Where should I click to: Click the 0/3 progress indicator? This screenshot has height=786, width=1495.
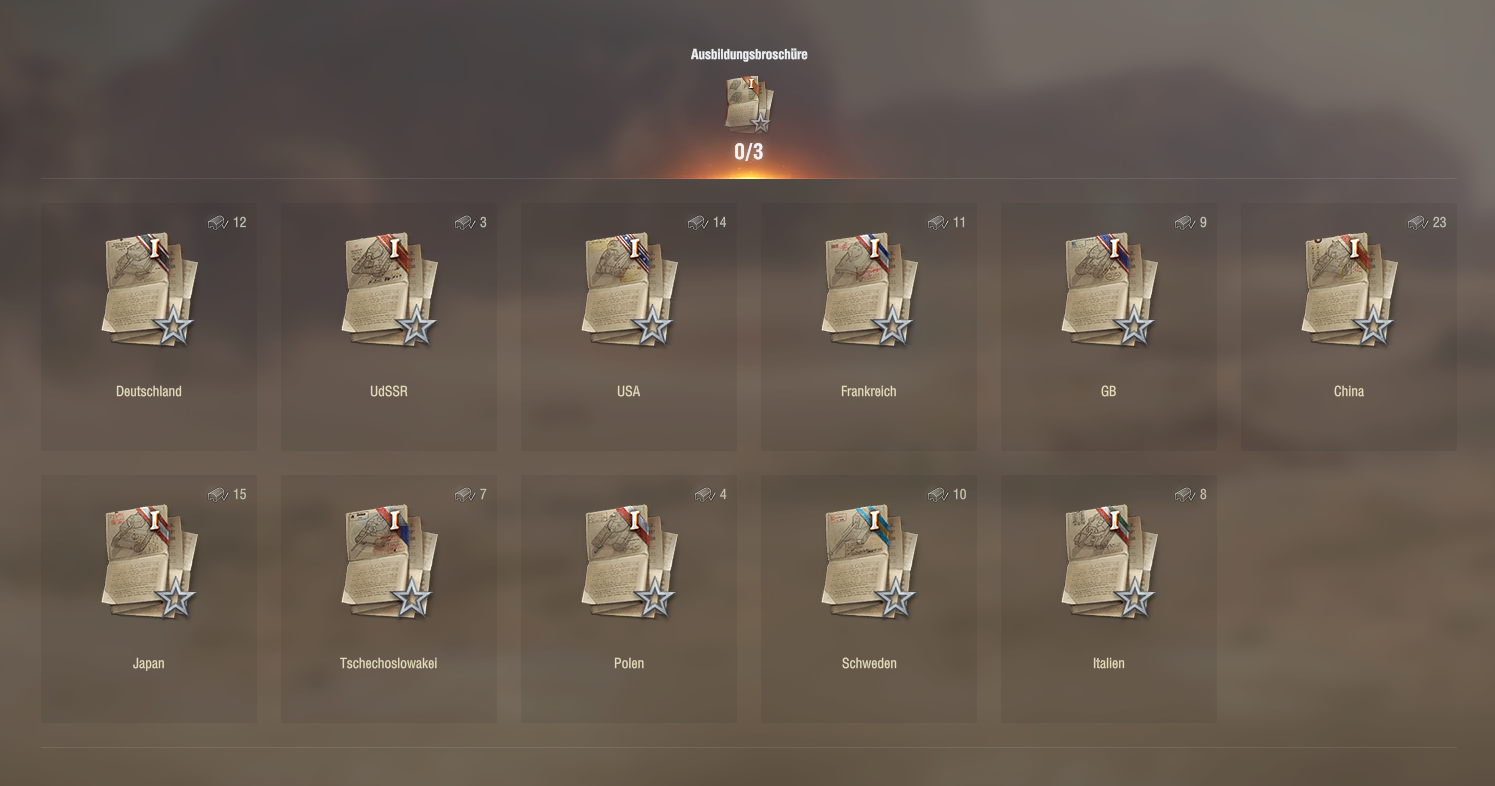coord(748,152)
